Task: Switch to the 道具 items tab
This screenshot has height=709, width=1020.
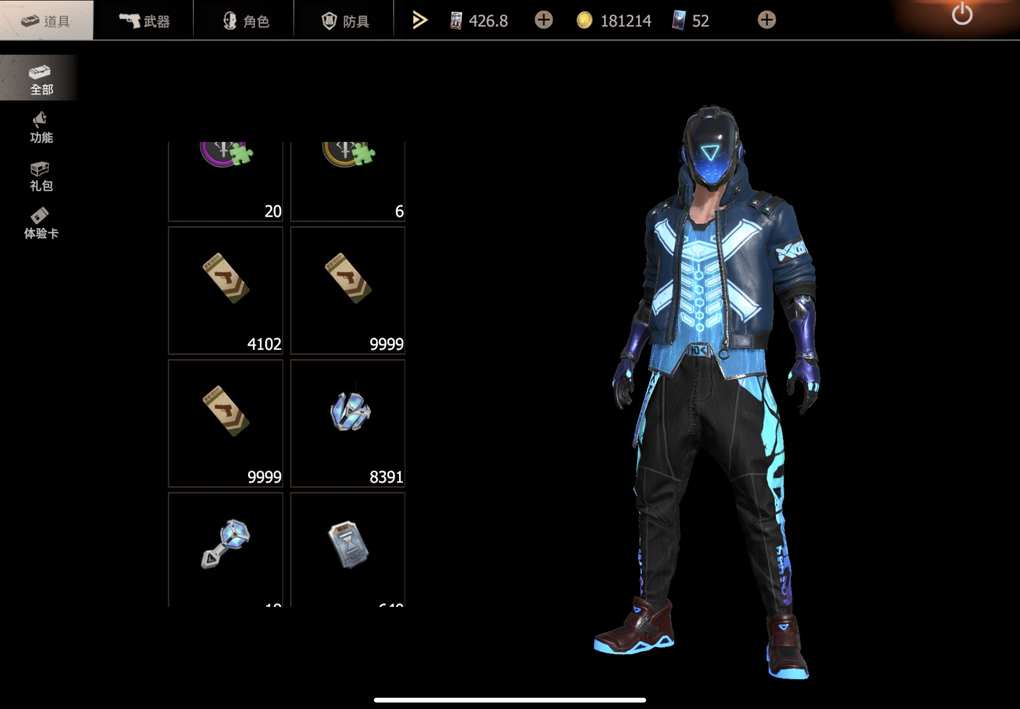Action: pyautogui.click(x=46, y=20)
